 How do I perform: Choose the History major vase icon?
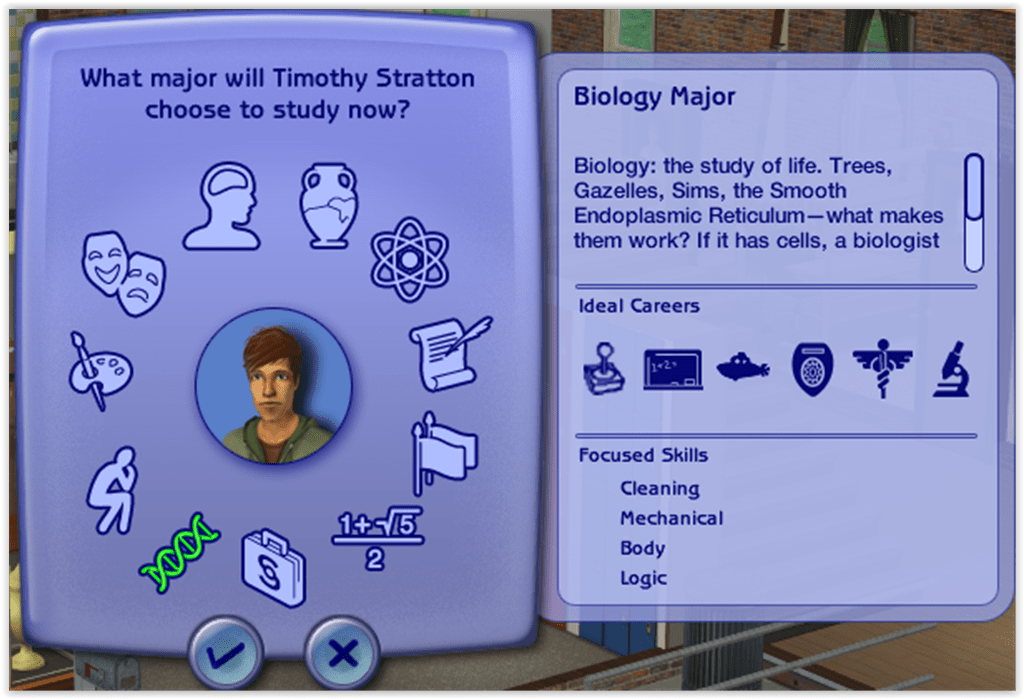(328, 205)
